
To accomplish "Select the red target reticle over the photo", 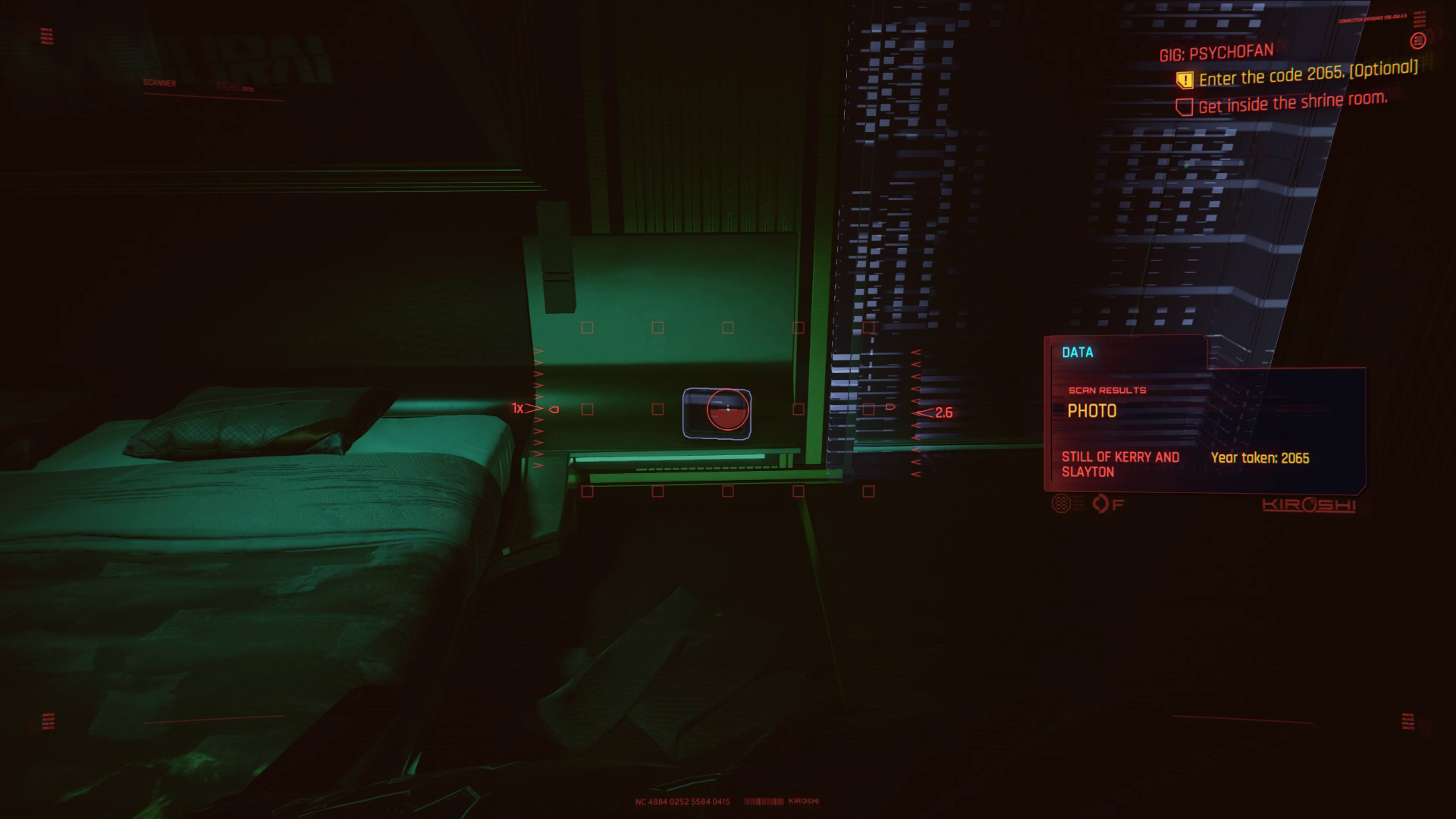I will point(726,409).
